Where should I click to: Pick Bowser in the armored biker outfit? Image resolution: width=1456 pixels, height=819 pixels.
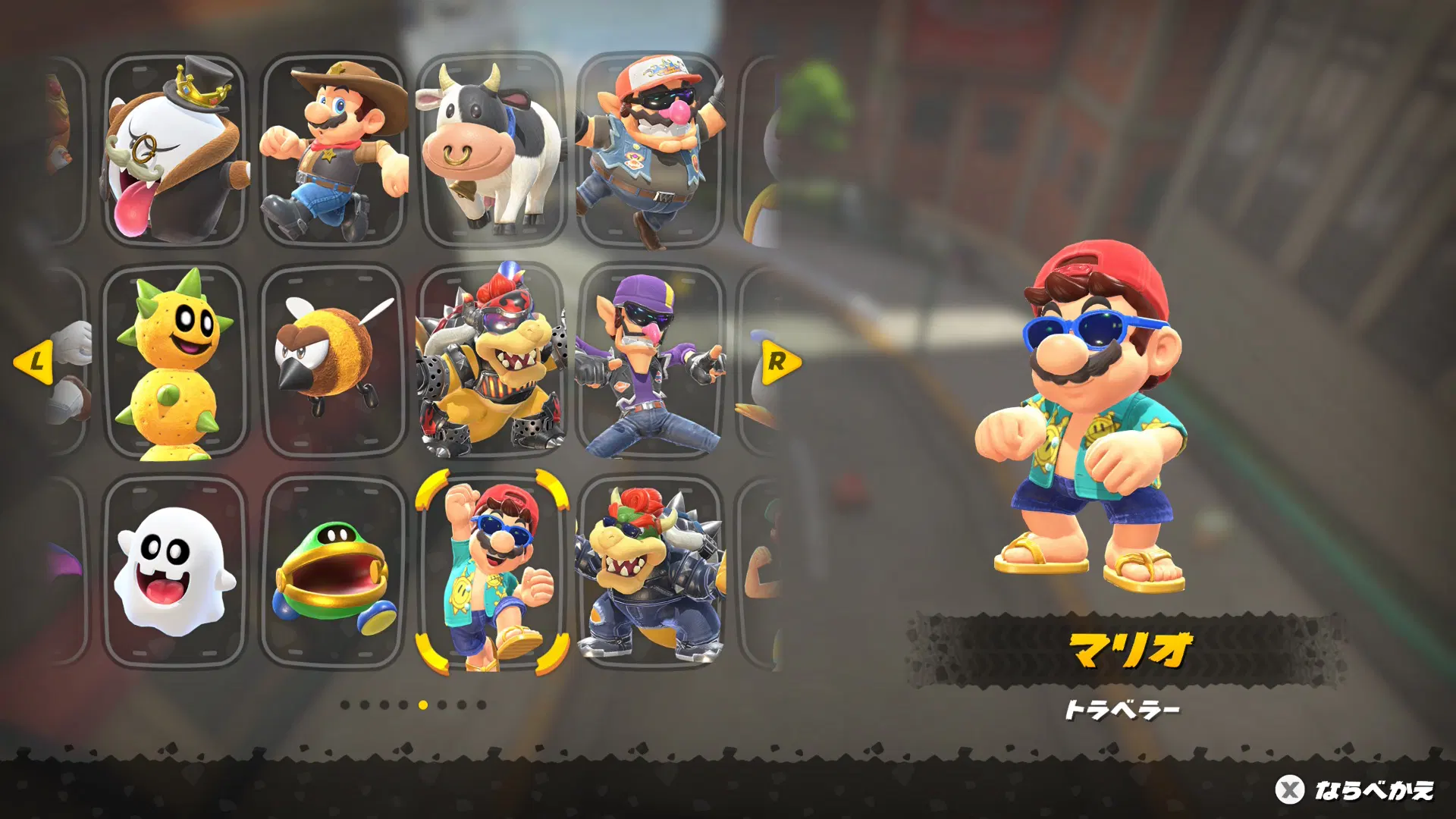click(491, 362)
